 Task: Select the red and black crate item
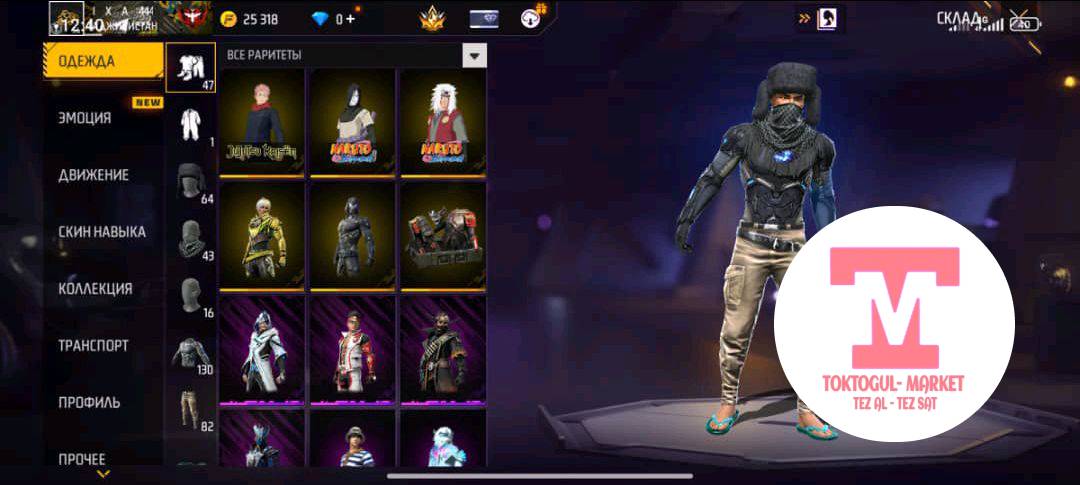(442, 235)
